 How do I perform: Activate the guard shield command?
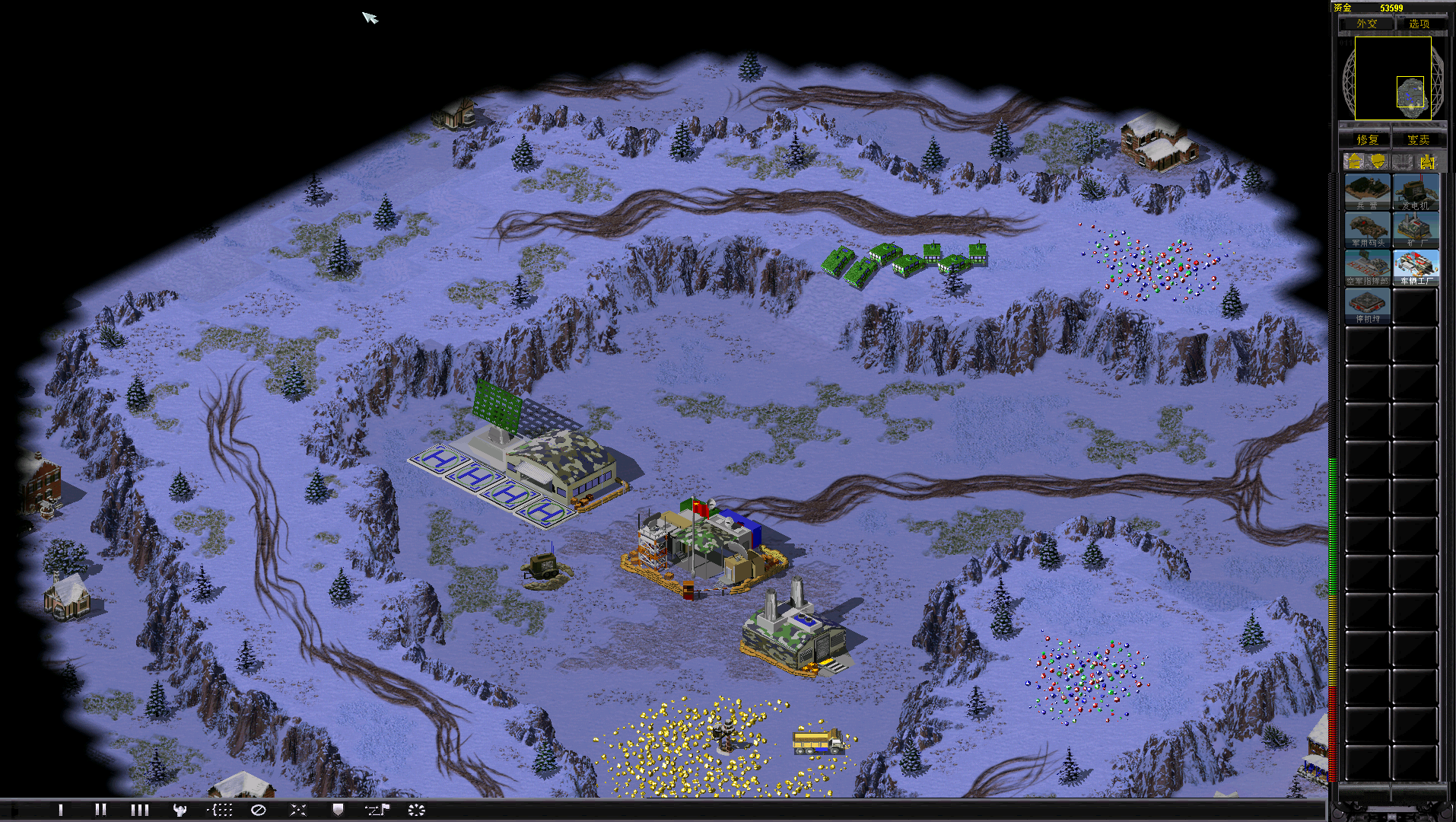[338, 810]
